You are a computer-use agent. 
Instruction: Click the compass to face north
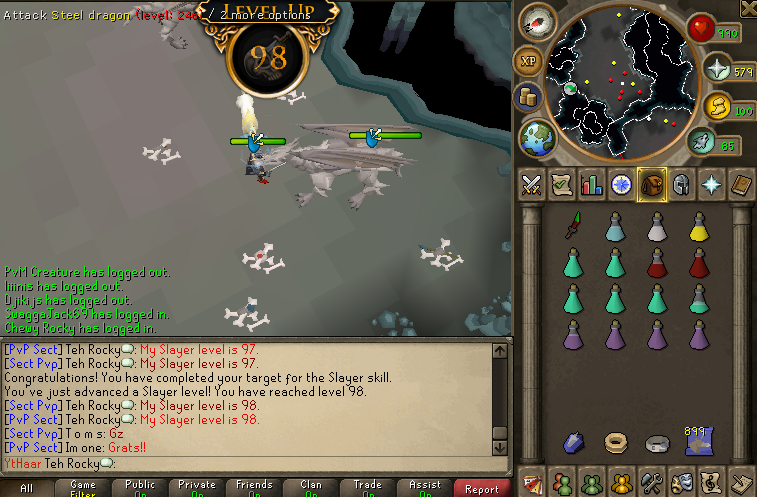(539, 22)
